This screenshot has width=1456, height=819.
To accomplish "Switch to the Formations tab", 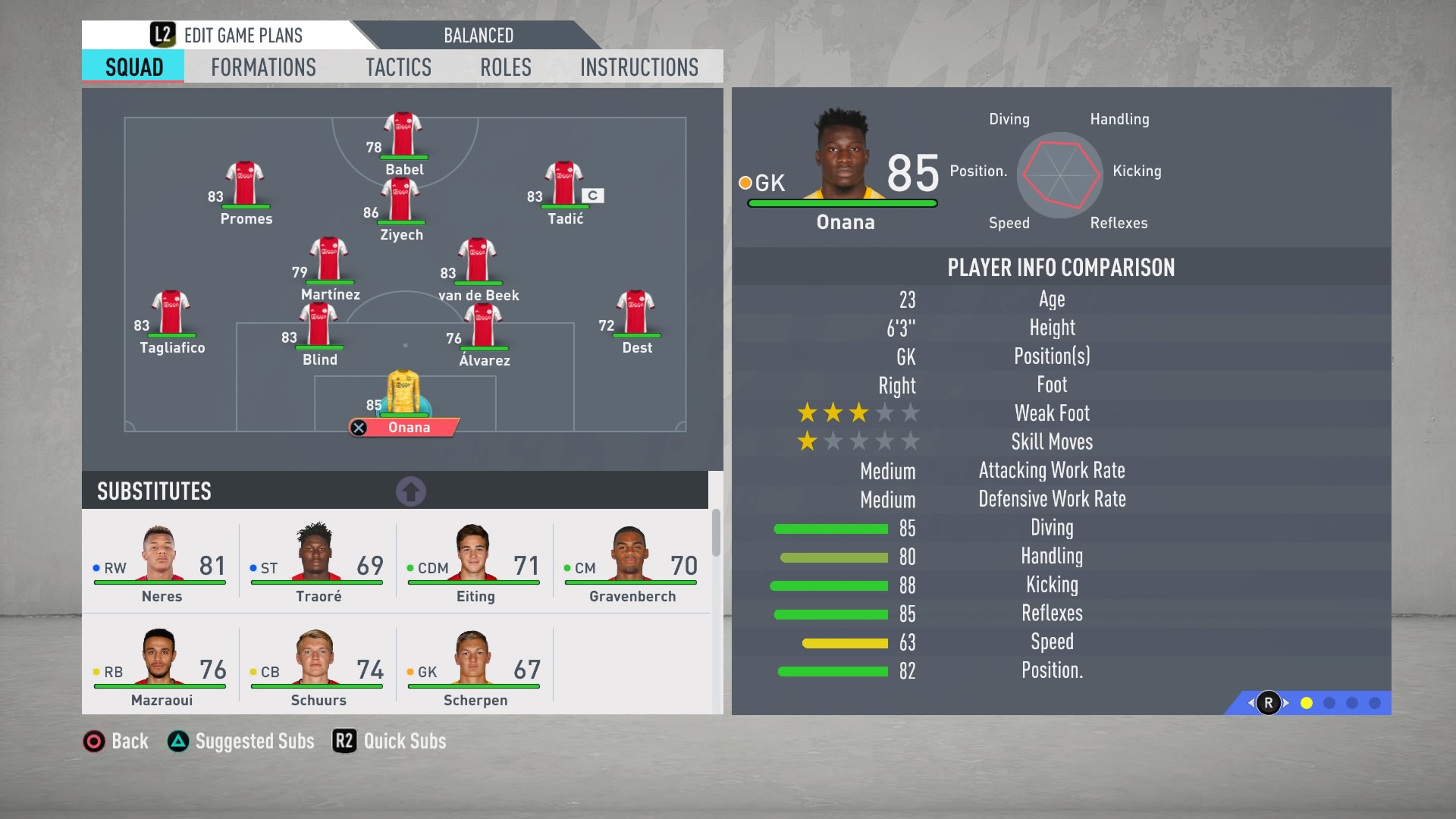I will pyautogui.click(x=262, y=67).
